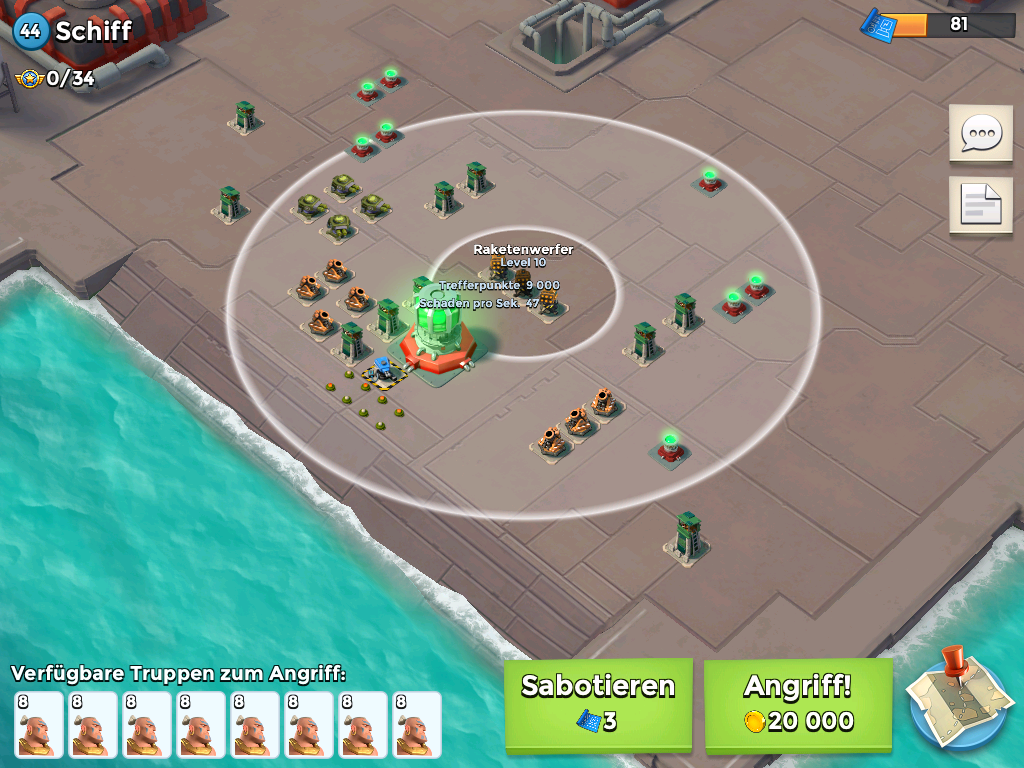Image resolution: width=1024 pixels, height=768 pixels.
Task: Open the chat speech bubble
Action: tap(980, 134)
